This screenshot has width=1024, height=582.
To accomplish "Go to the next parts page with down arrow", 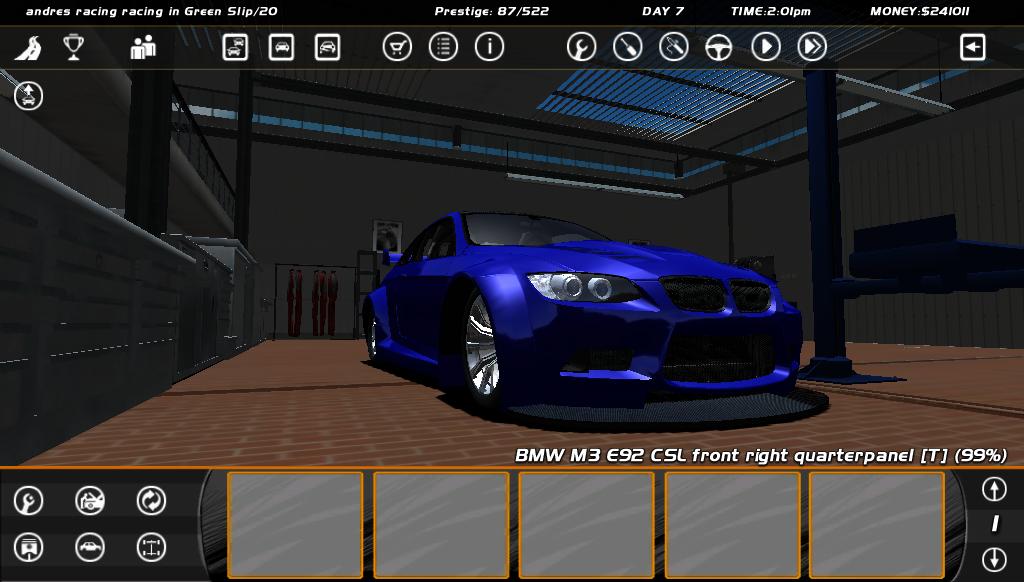I will (994, 558).
